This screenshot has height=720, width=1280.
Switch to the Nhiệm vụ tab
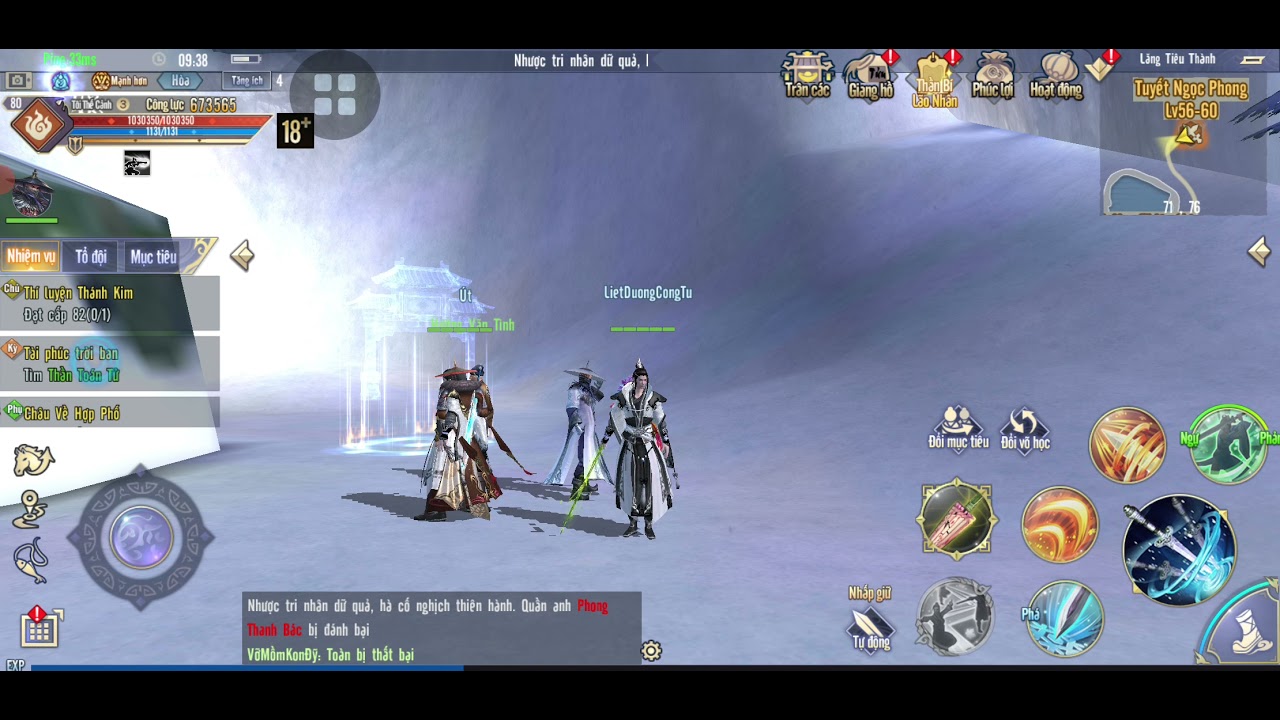click(31, 257)
